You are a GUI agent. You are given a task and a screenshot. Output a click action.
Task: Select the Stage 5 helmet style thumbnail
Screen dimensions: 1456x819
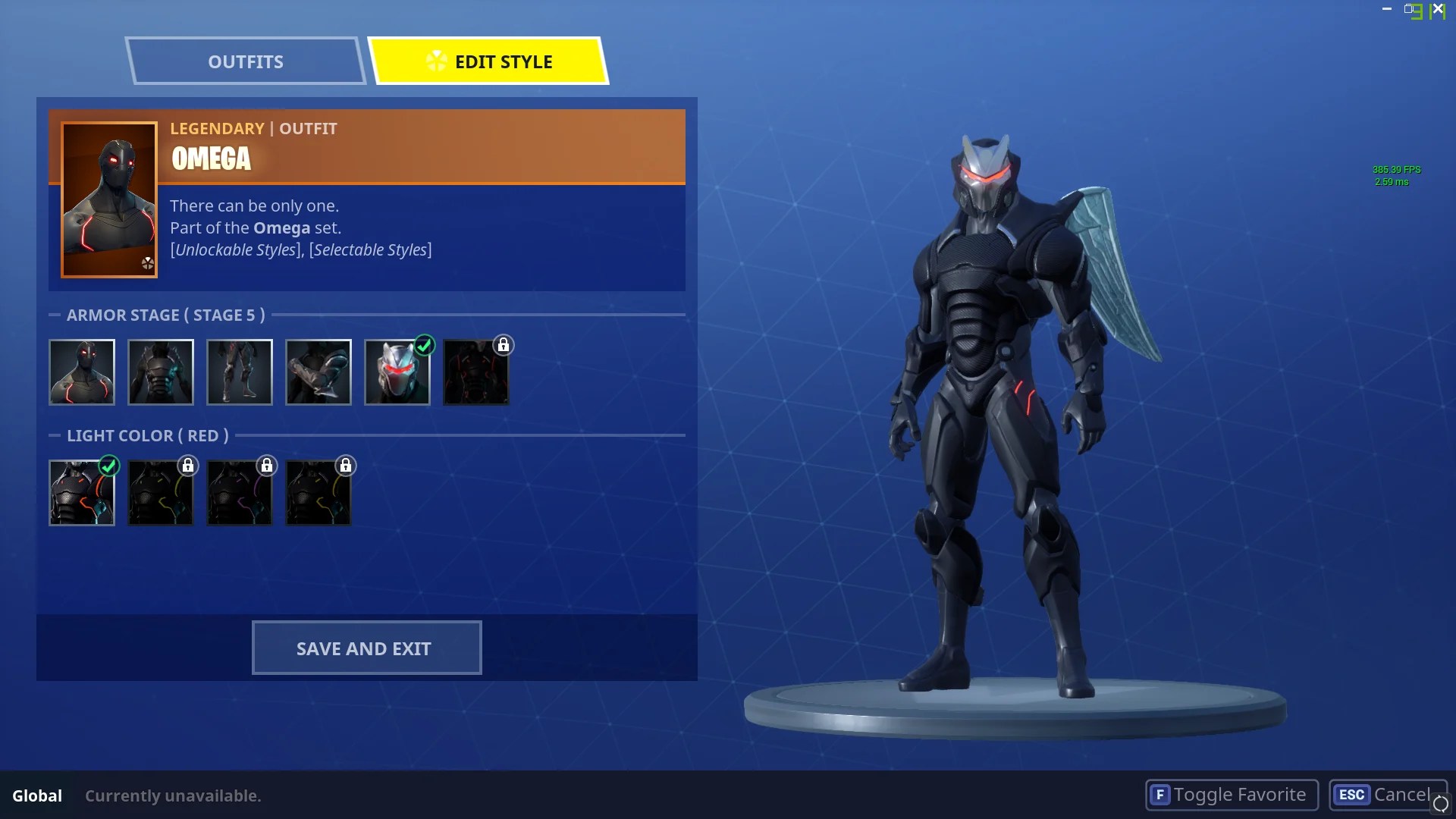397,372
